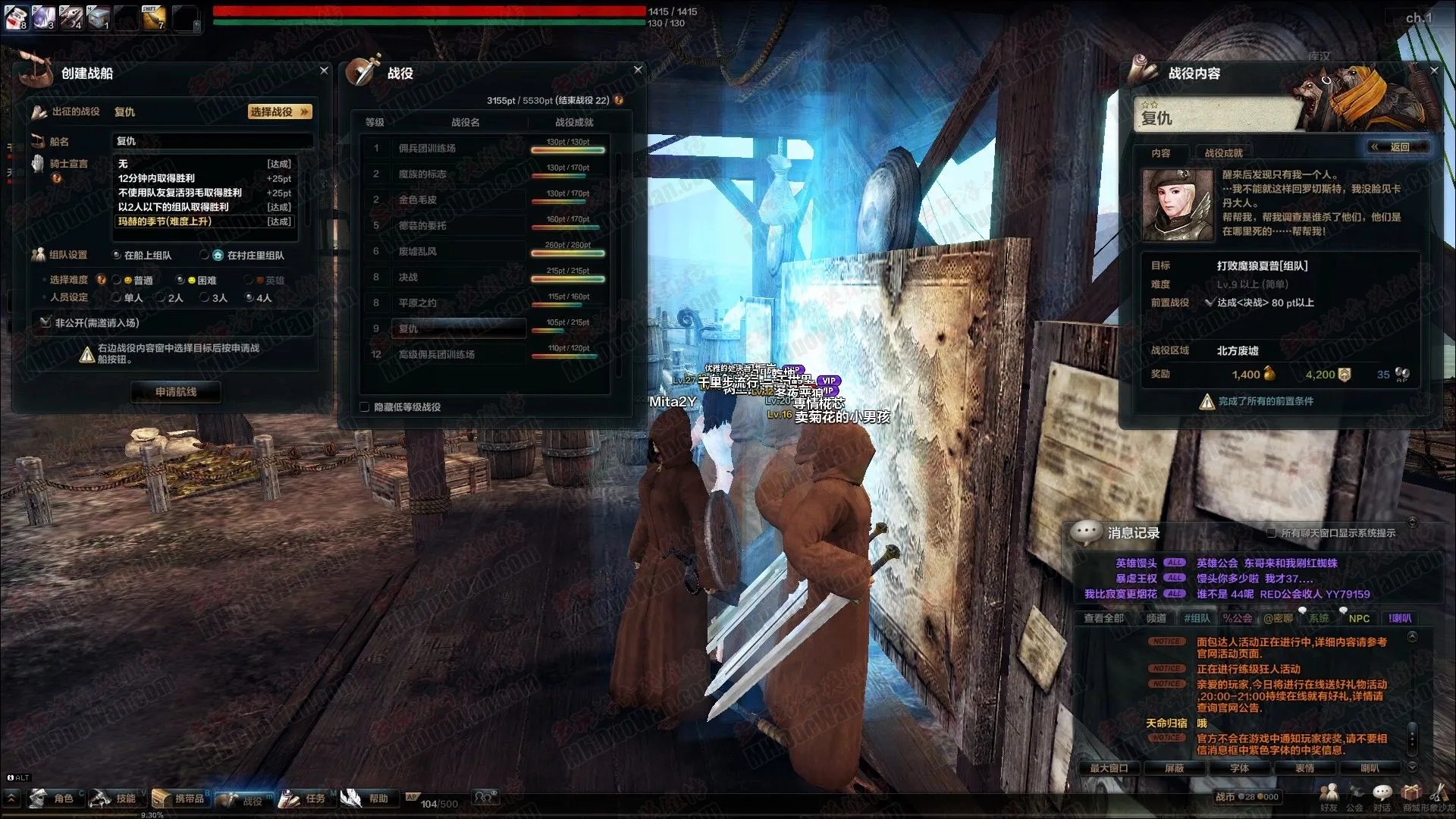Select the 决战 battle row
1456x819 pixels.
[x=461, y=278]
